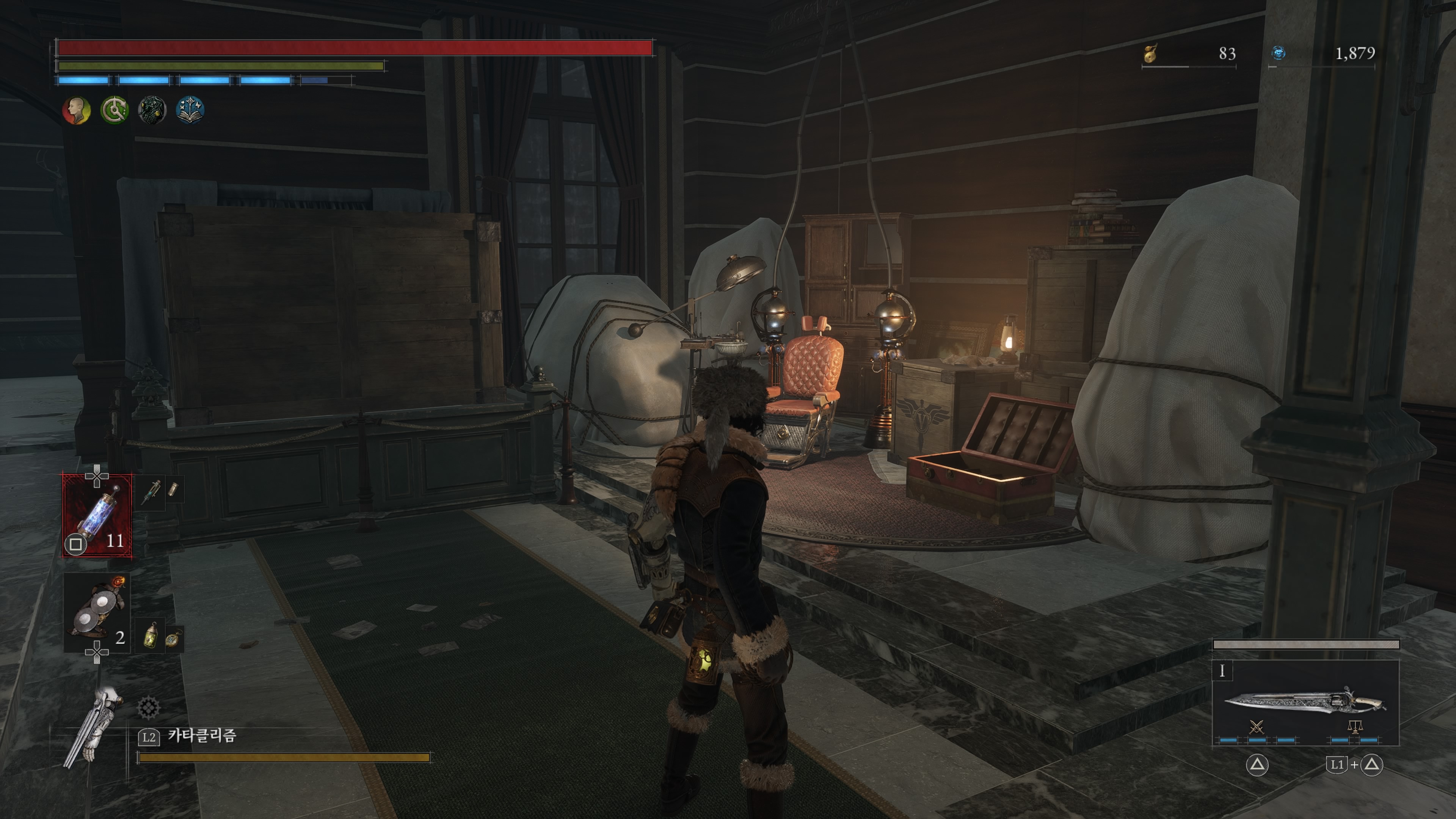The height and width of the screenshot is (819, 1456).
Task: Select the pocket watch belt item
Action: pyautogui.click(x=173, y=639)
